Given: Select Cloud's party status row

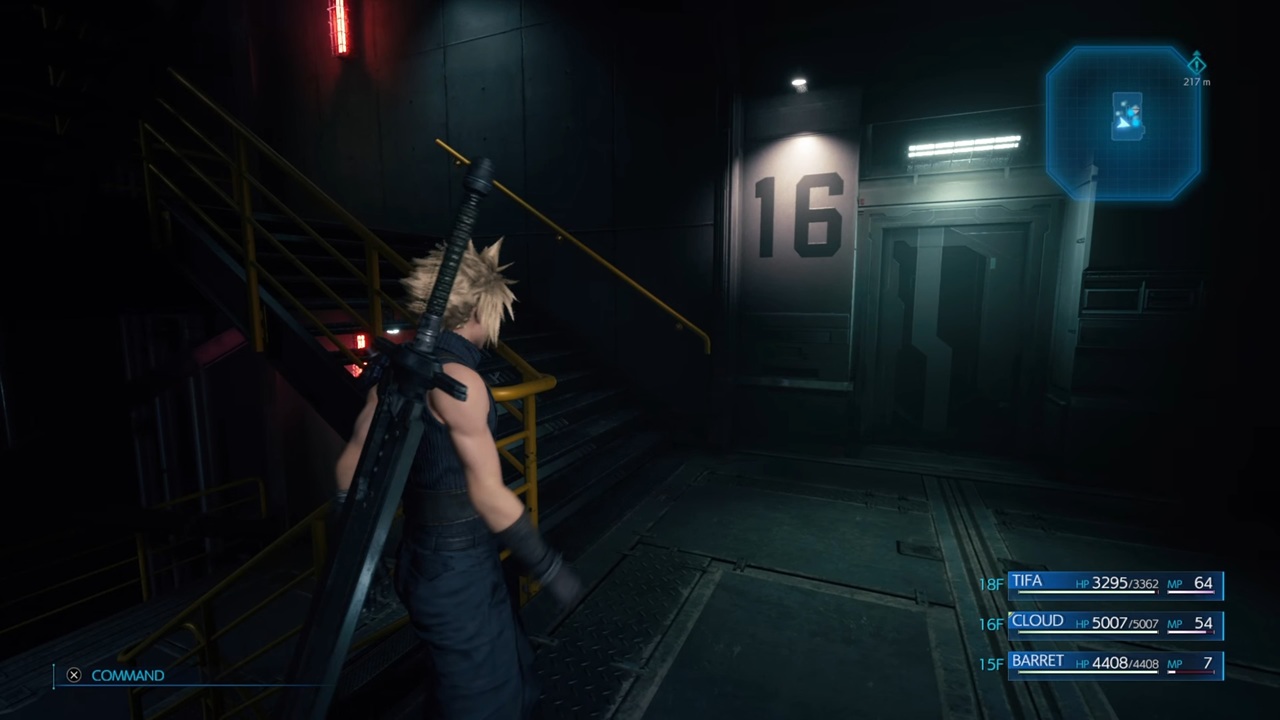Looking at the screenshot, I should coord(1115,624).
